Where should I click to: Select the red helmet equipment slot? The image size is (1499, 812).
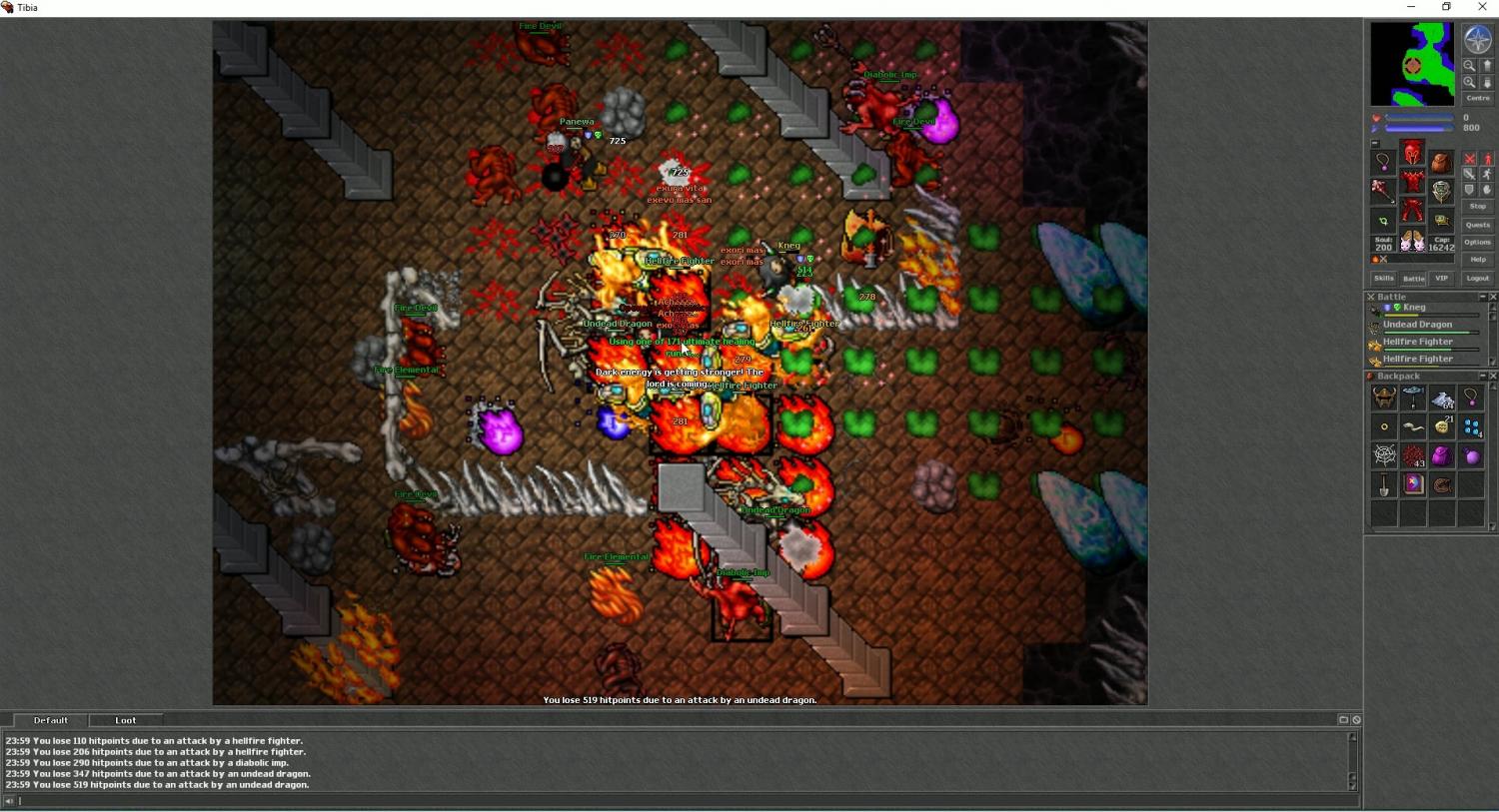point(1412,153)
